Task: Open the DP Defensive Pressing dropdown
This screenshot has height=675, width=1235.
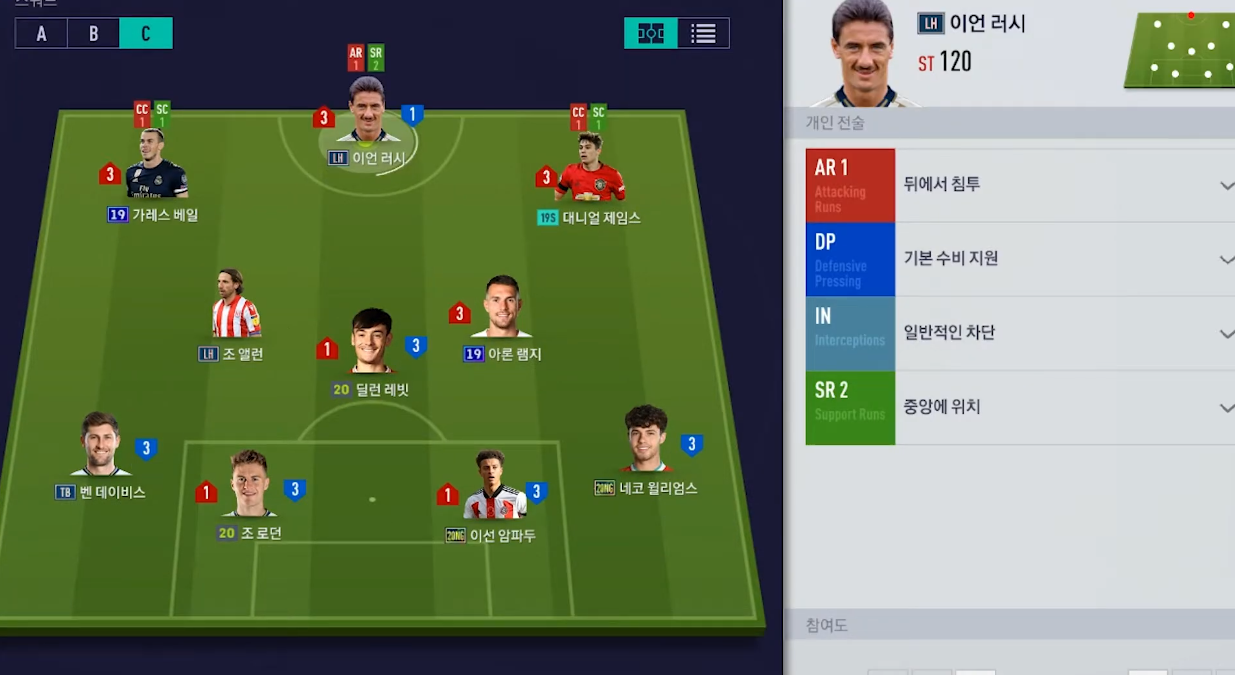Action: coord(1226,259)
